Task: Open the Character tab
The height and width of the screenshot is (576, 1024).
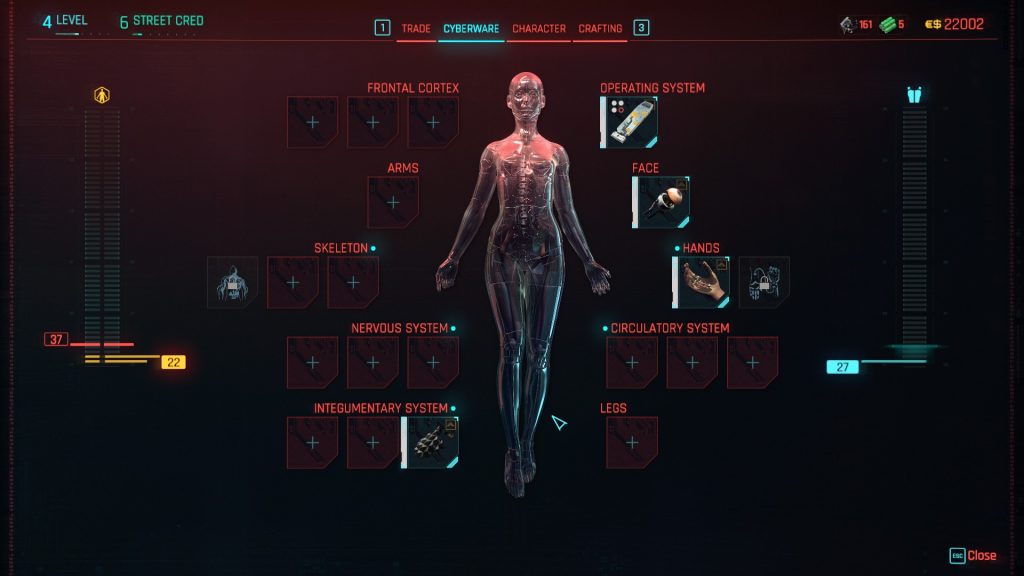Action: tap(539, 29)
